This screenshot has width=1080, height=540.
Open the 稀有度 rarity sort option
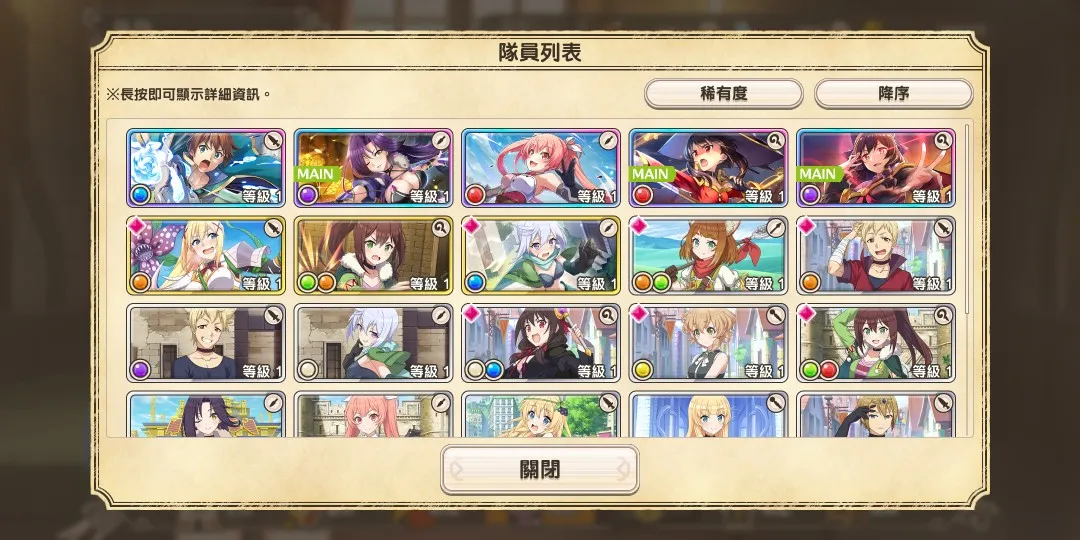[723, 94]
